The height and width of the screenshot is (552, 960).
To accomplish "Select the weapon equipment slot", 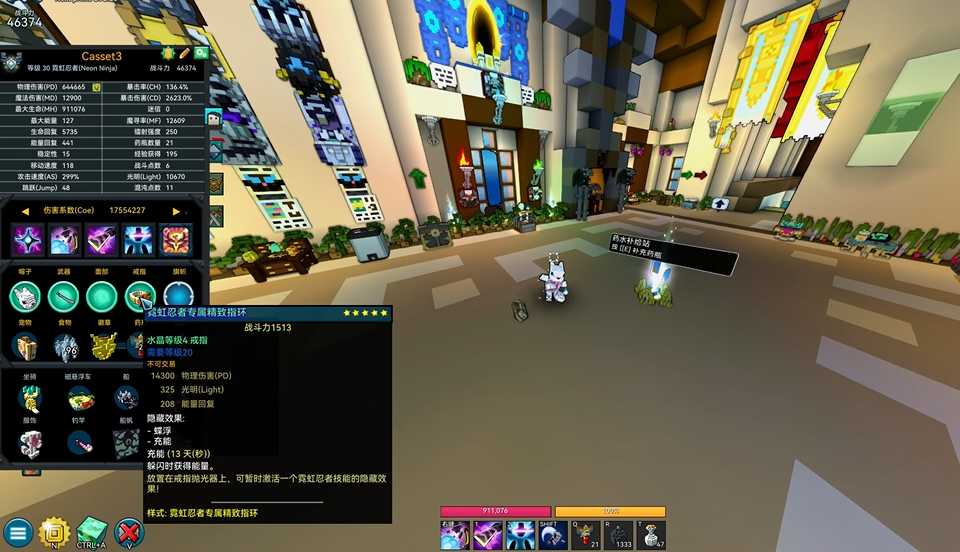I will pyautogui.click(x=63, y=297).
